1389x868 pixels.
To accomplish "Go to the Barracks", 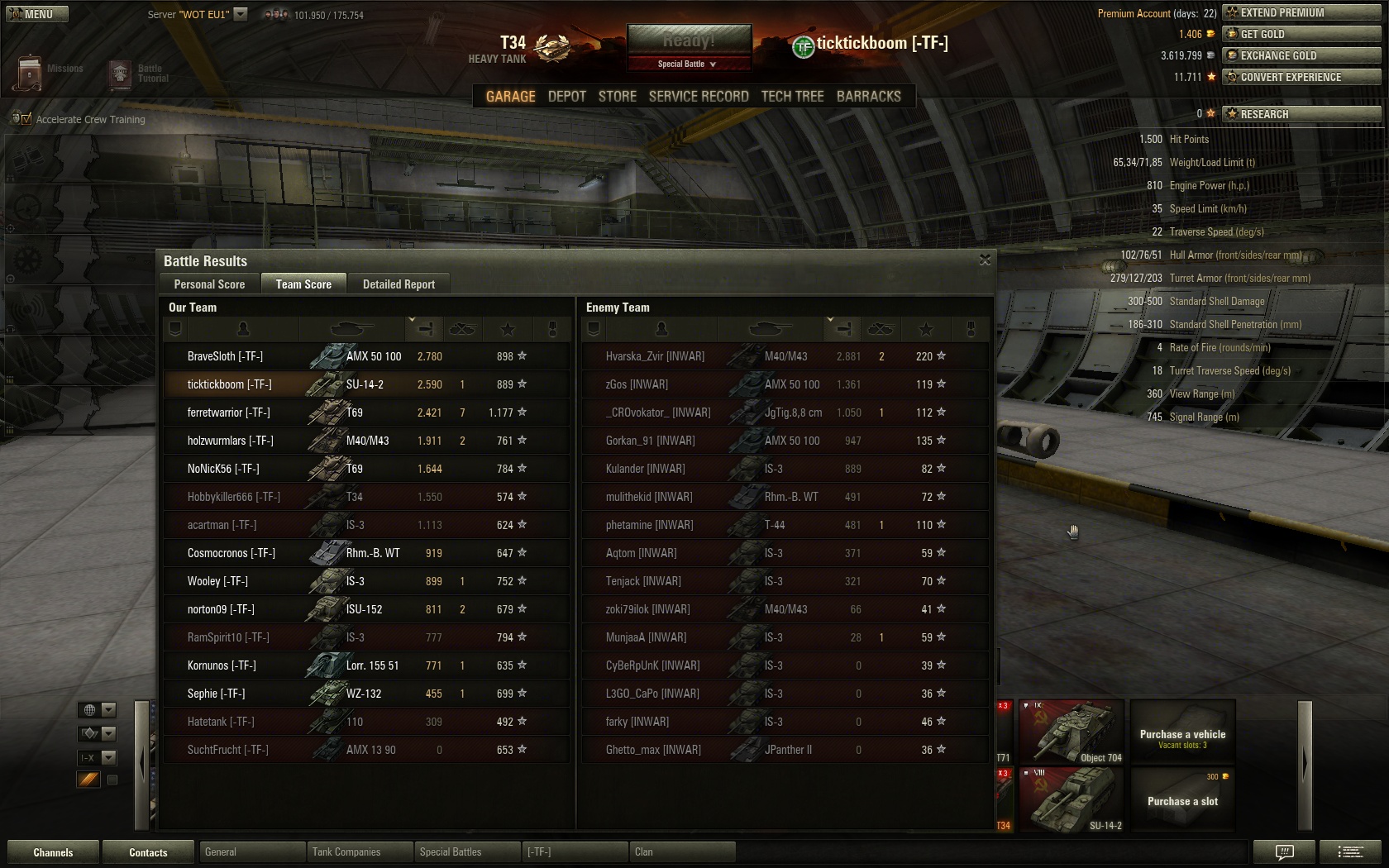I will point(868,97).
